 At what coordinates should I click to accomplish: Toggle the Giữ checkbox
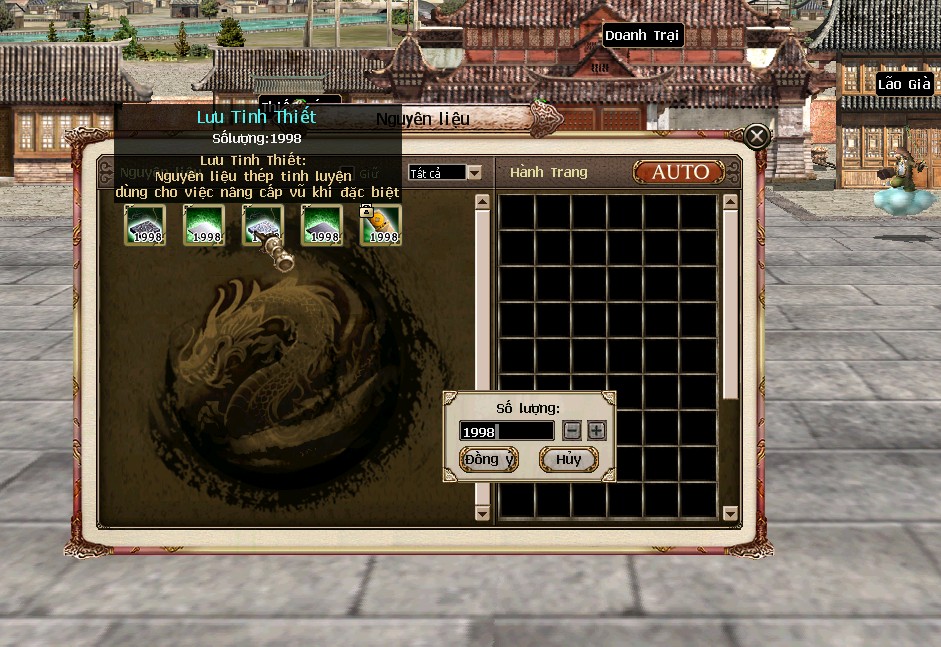[347, 173]
